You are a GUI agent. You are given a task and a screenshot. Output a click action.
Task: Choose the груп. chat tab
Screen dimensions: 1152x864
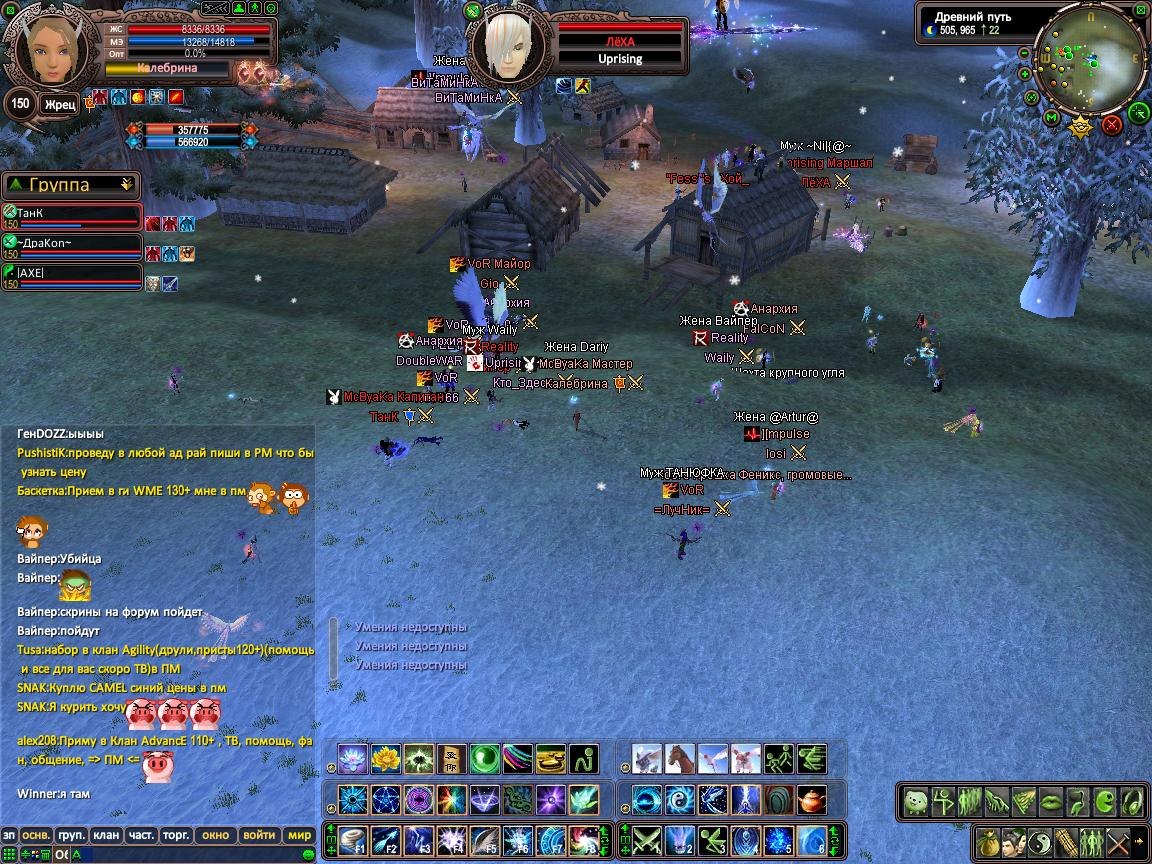click(71, 835)
